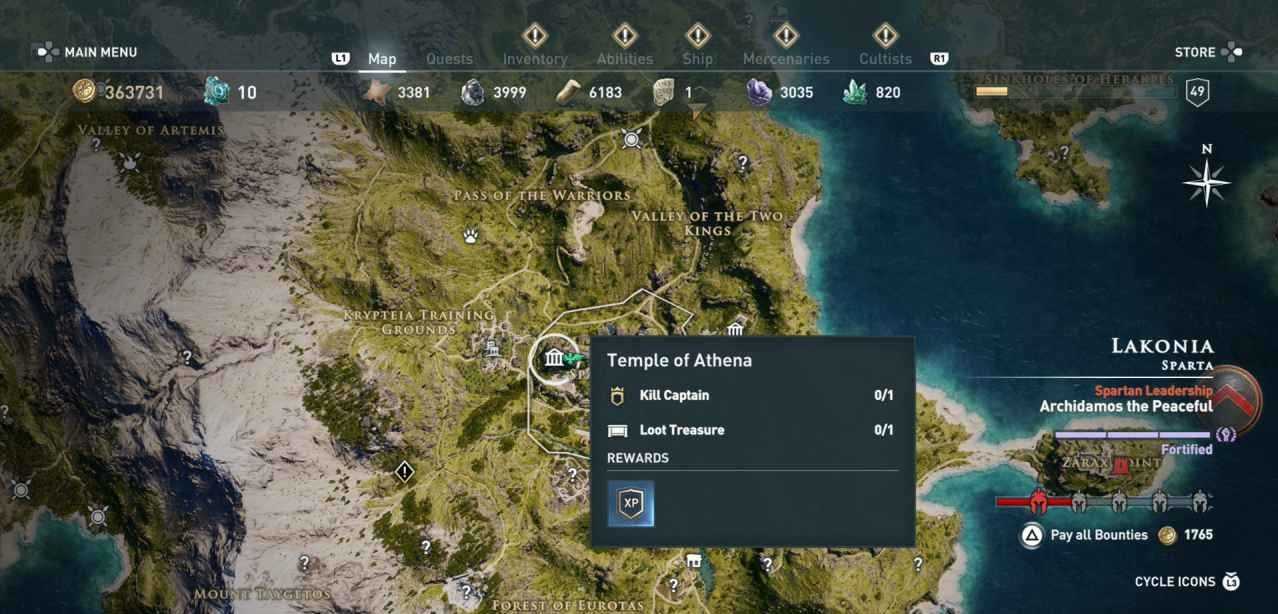Switch to the Abilities tab
This screenshot has height=614, width=1278.
coord(624,59)
